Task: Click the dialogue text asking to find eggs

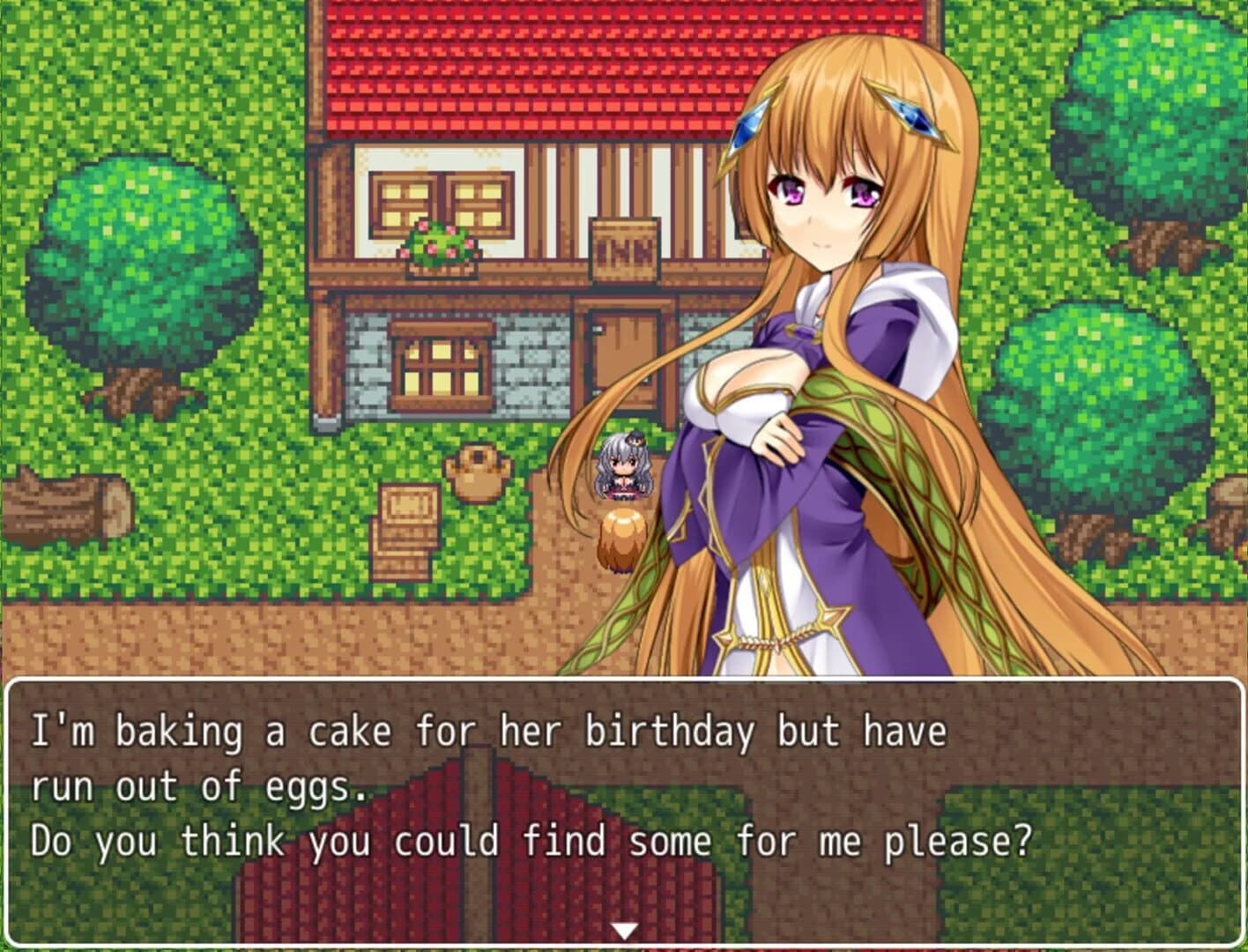Action: tap(529, 842)
